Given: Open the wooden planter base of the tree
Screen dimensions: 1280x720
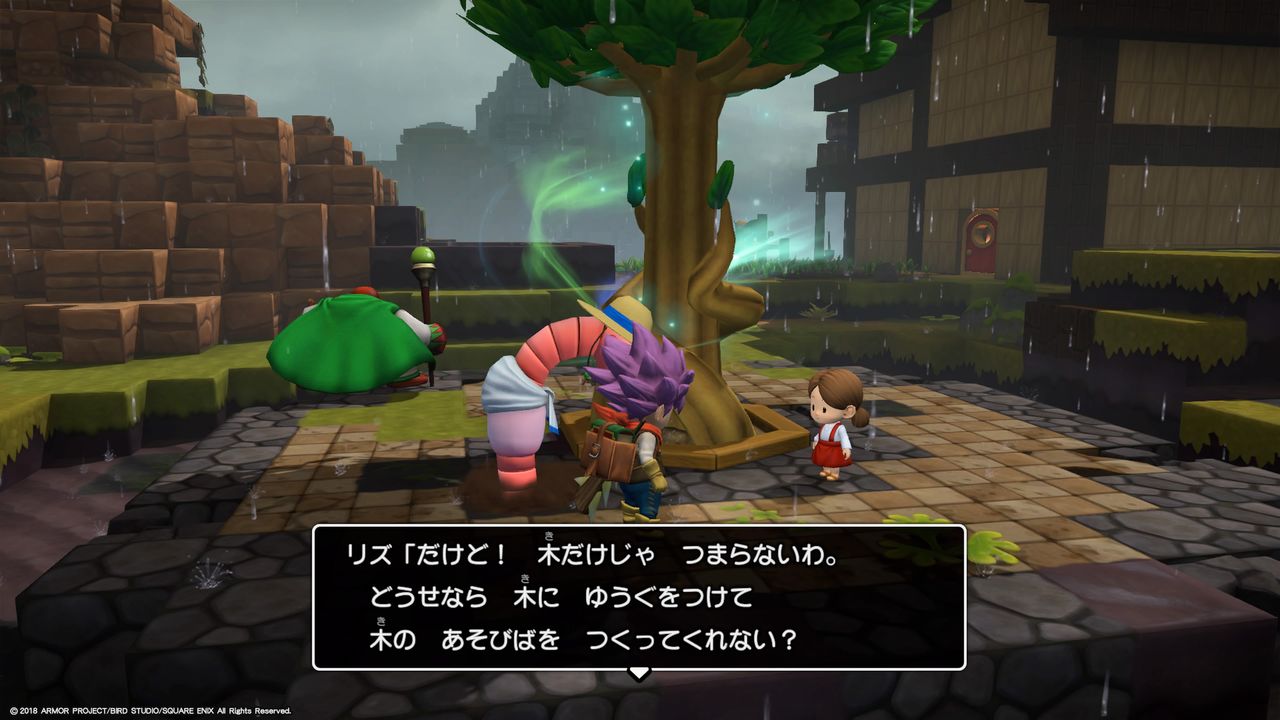Looking at the screenshot, I should 720,455.
